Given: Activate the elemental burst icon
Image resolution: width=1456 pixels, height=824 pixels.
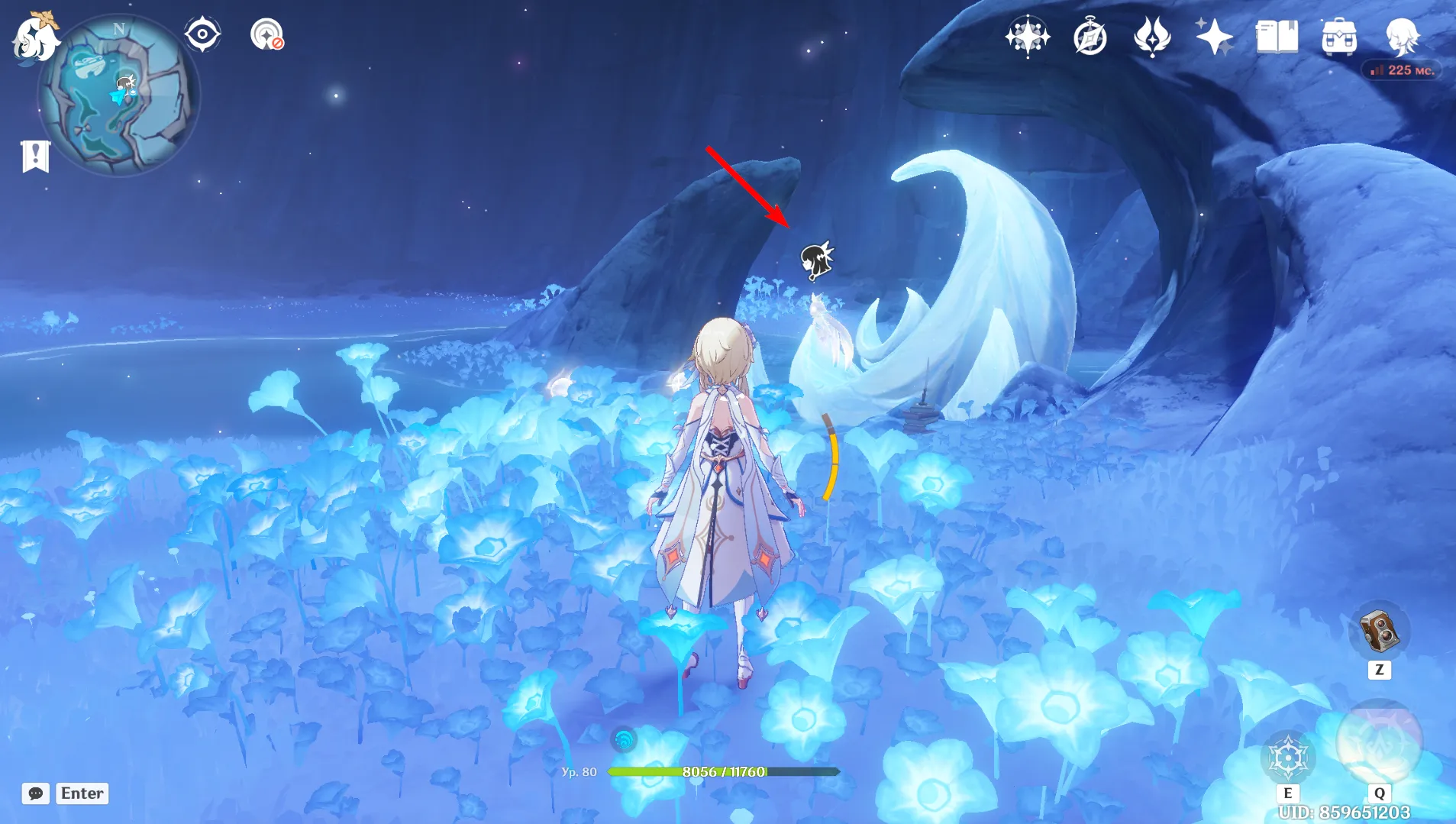Looking at the screenshot, I should point(1379,742).
